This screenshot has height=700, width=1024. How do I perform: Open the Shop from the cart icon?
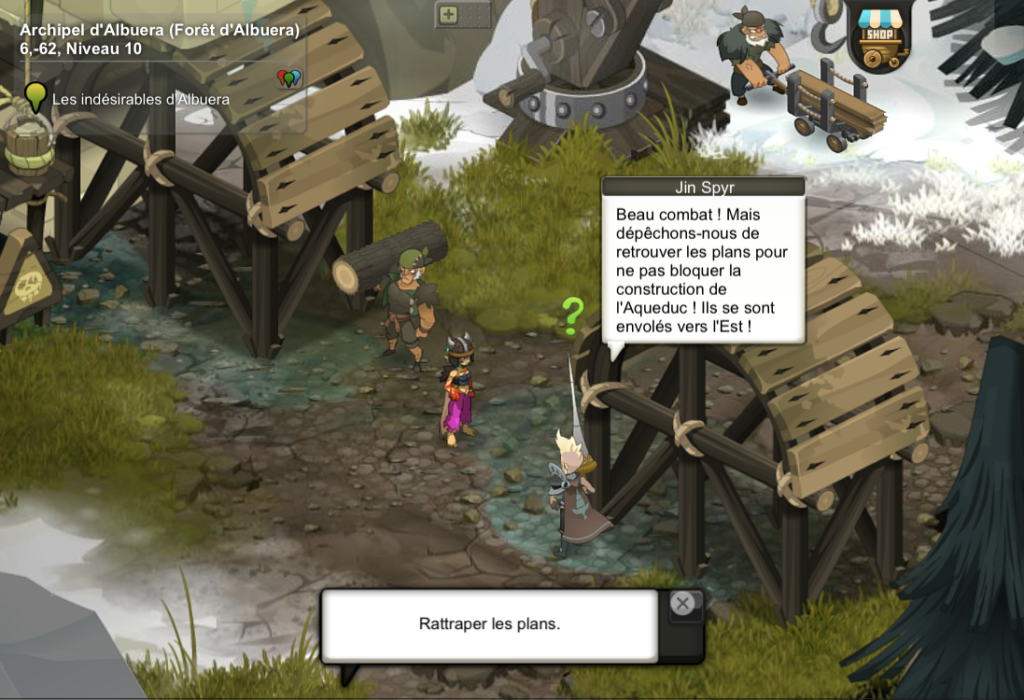click(x=880, y=36)
